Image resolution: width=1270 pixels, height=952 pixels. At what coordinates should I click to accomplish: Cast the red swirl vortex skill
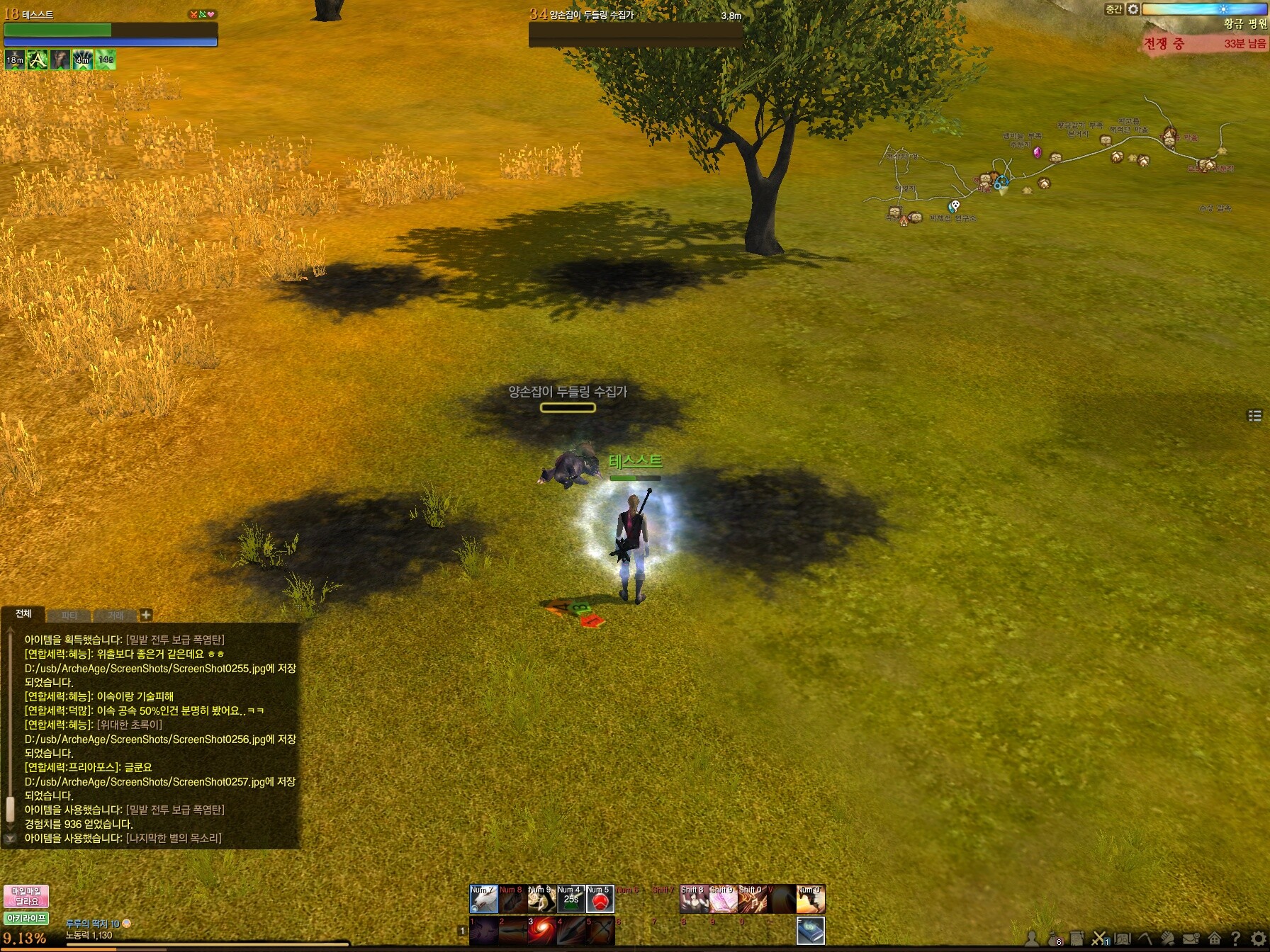542,931
